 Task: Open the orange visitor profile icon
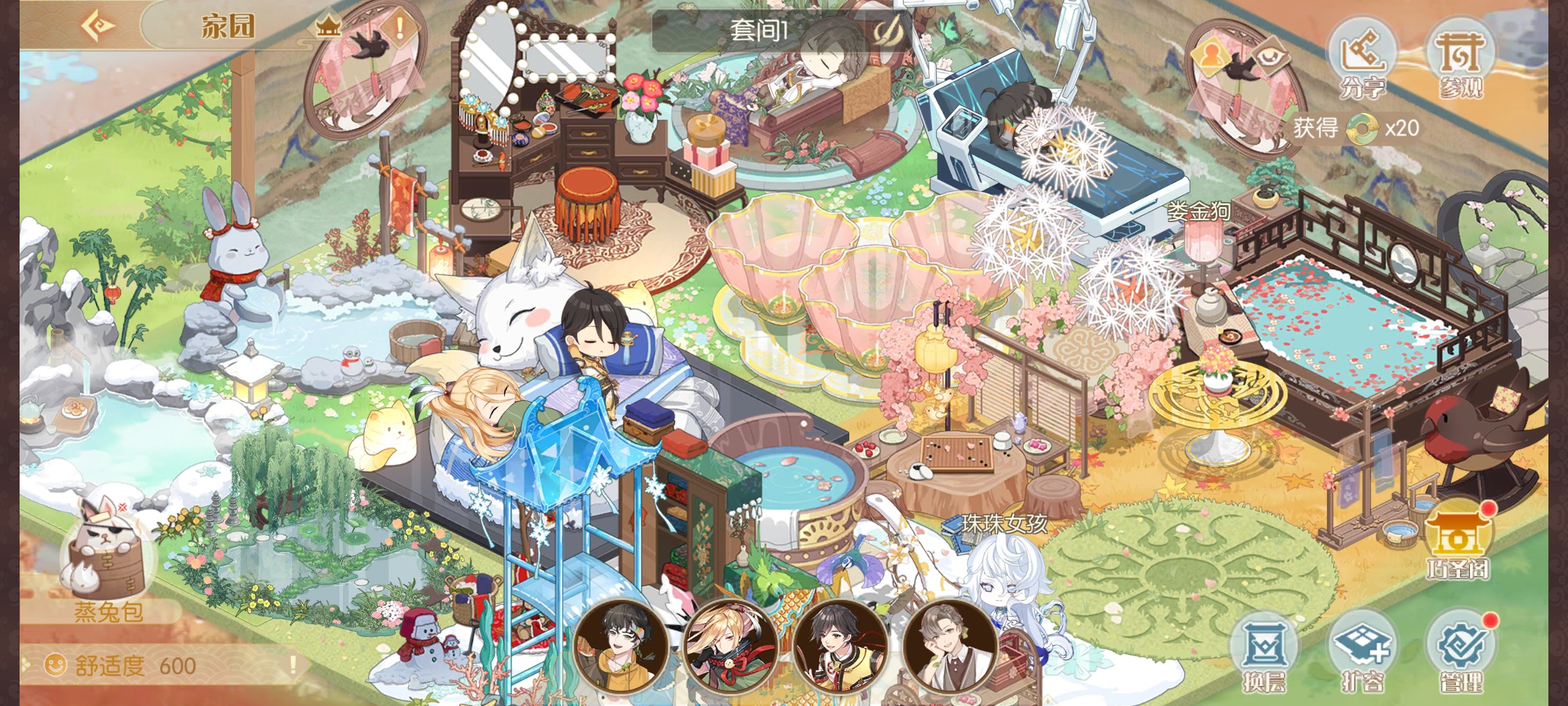tap(1211, 54)
